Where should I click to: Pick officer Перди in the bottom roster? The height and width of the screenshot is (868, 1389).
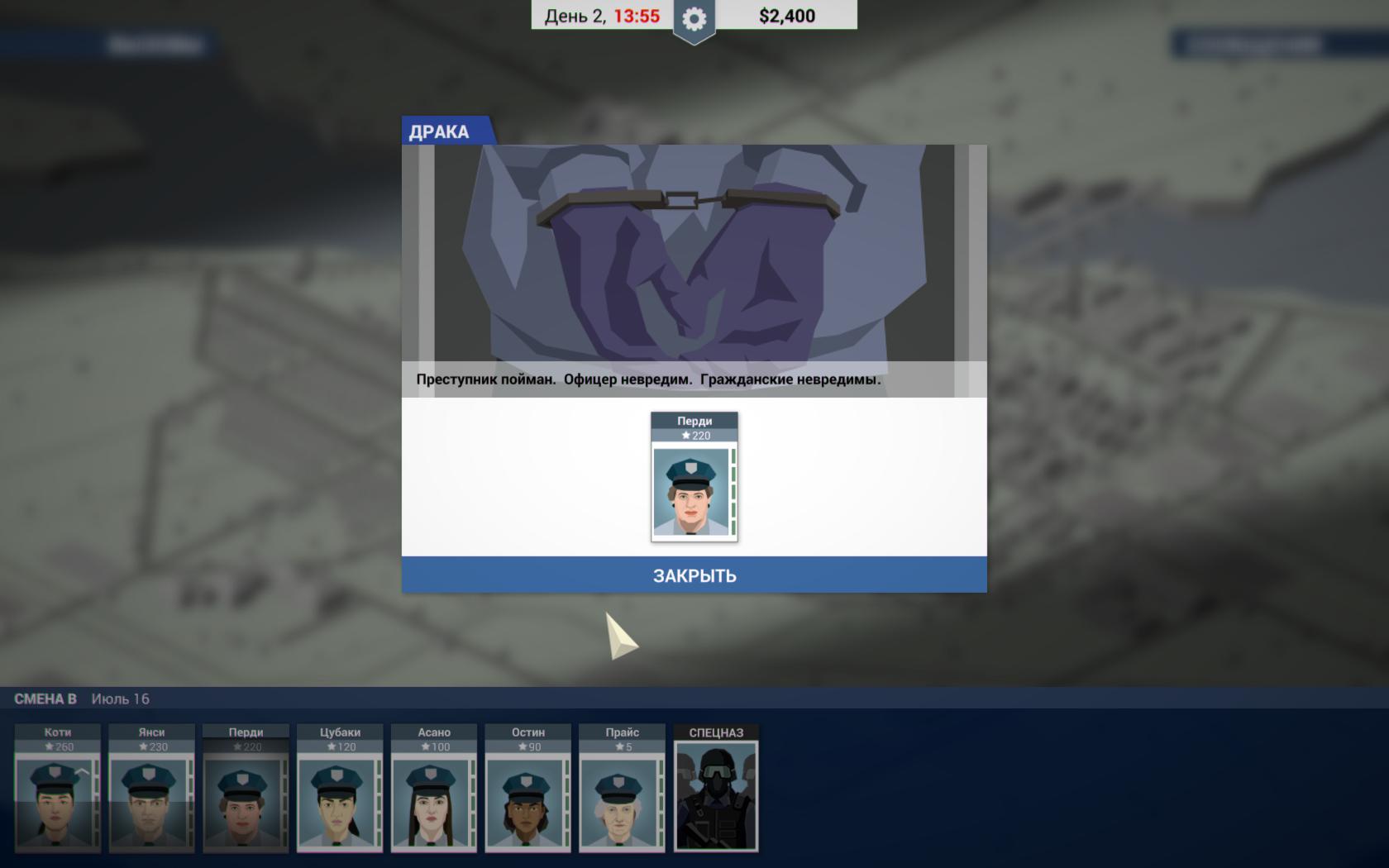coord(246,789)
